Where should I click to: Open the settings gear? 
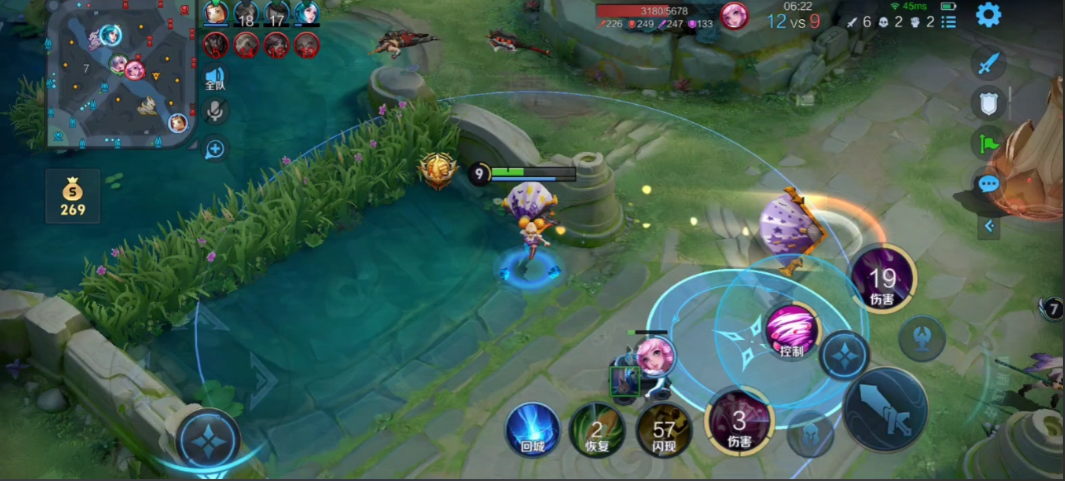click(988, 15)
